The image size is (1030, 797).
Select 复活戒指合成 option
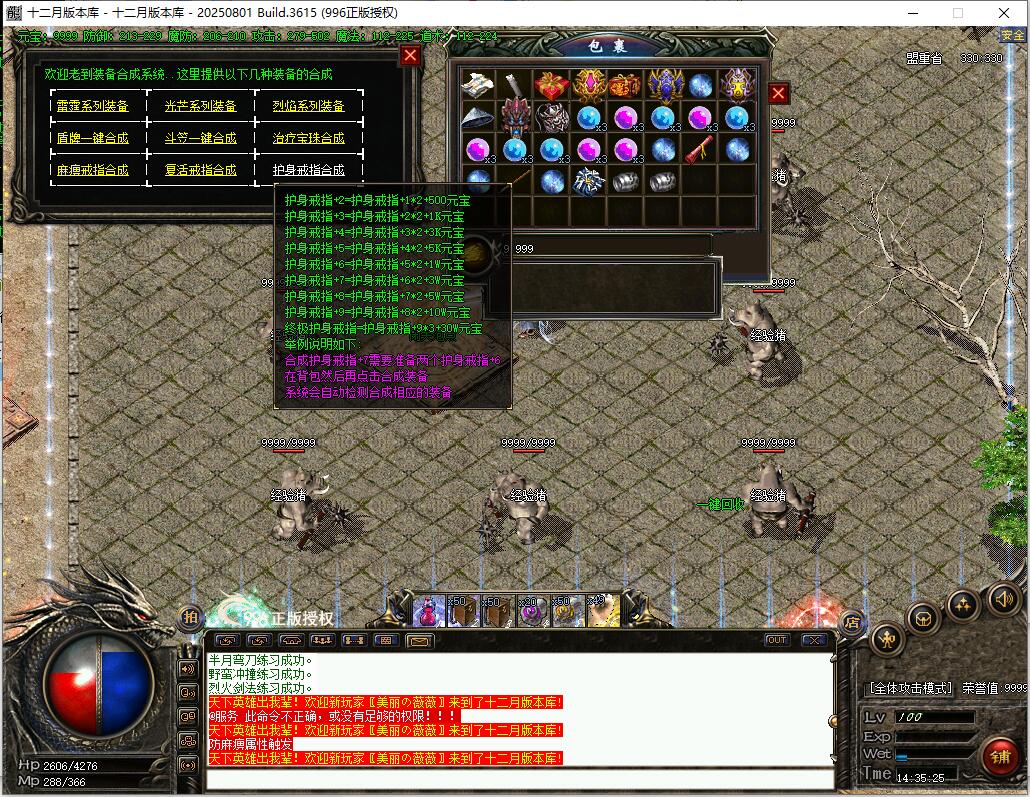pyautogui.click(x=200, y=170)
